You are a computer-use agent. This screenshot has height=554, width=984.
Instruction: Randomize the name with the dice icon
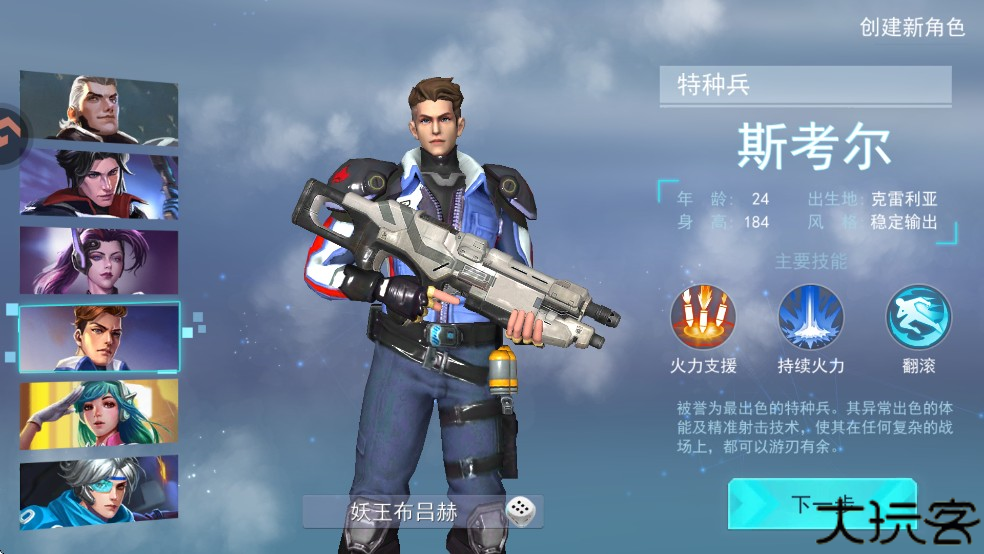tap(519, 511)
